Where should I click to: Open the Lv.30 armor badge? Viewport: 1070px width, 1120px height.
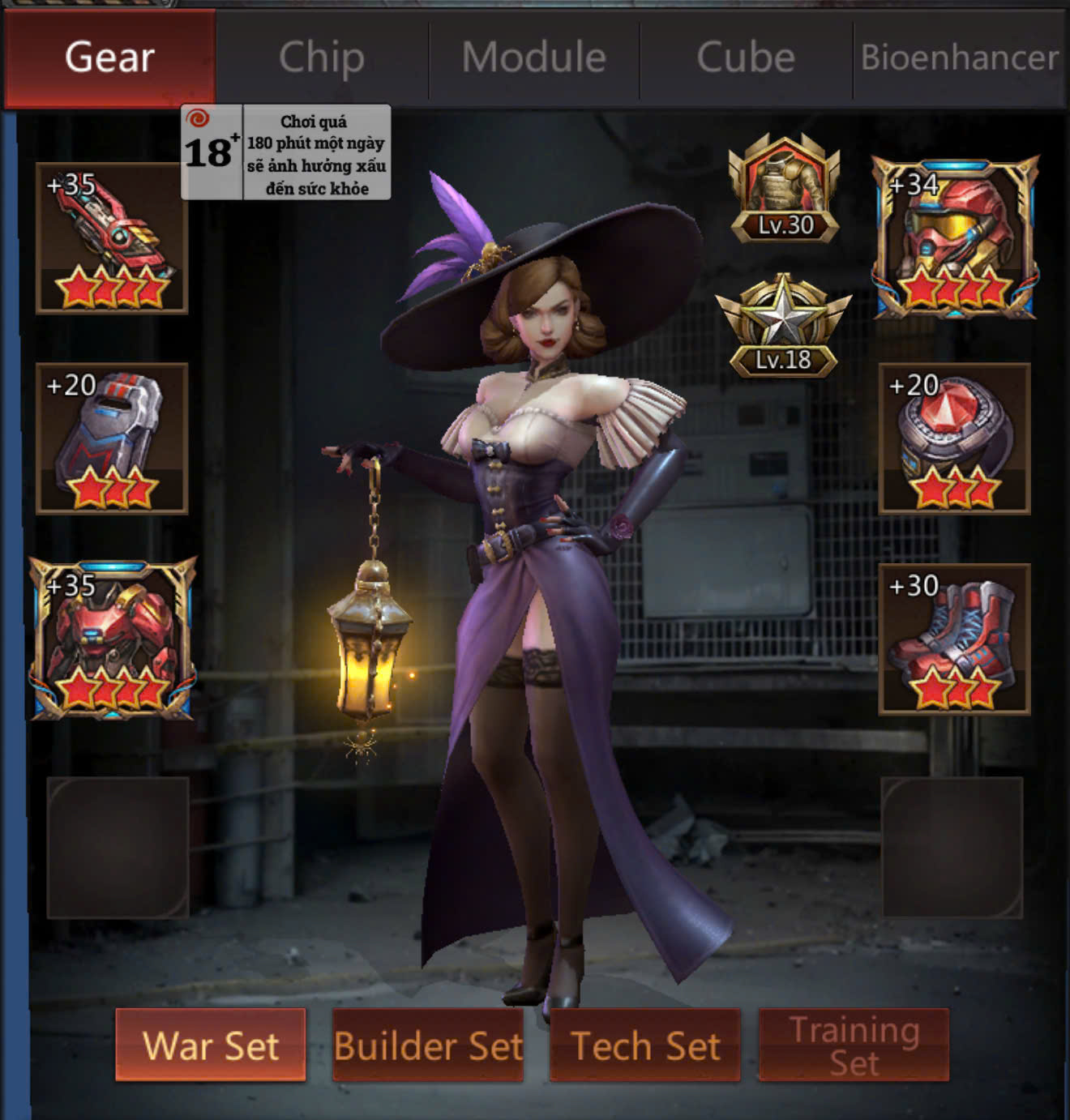pyautogui.click(x=784, y=189)
